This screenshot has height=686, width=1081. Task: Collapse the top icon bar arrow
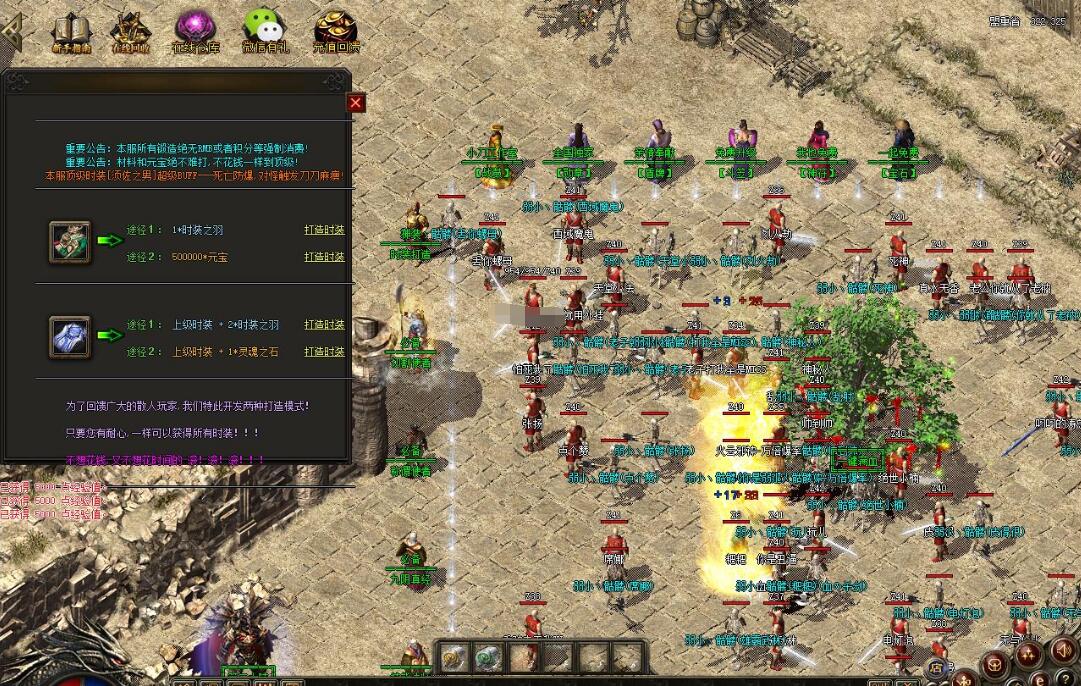tap(12, 31)
